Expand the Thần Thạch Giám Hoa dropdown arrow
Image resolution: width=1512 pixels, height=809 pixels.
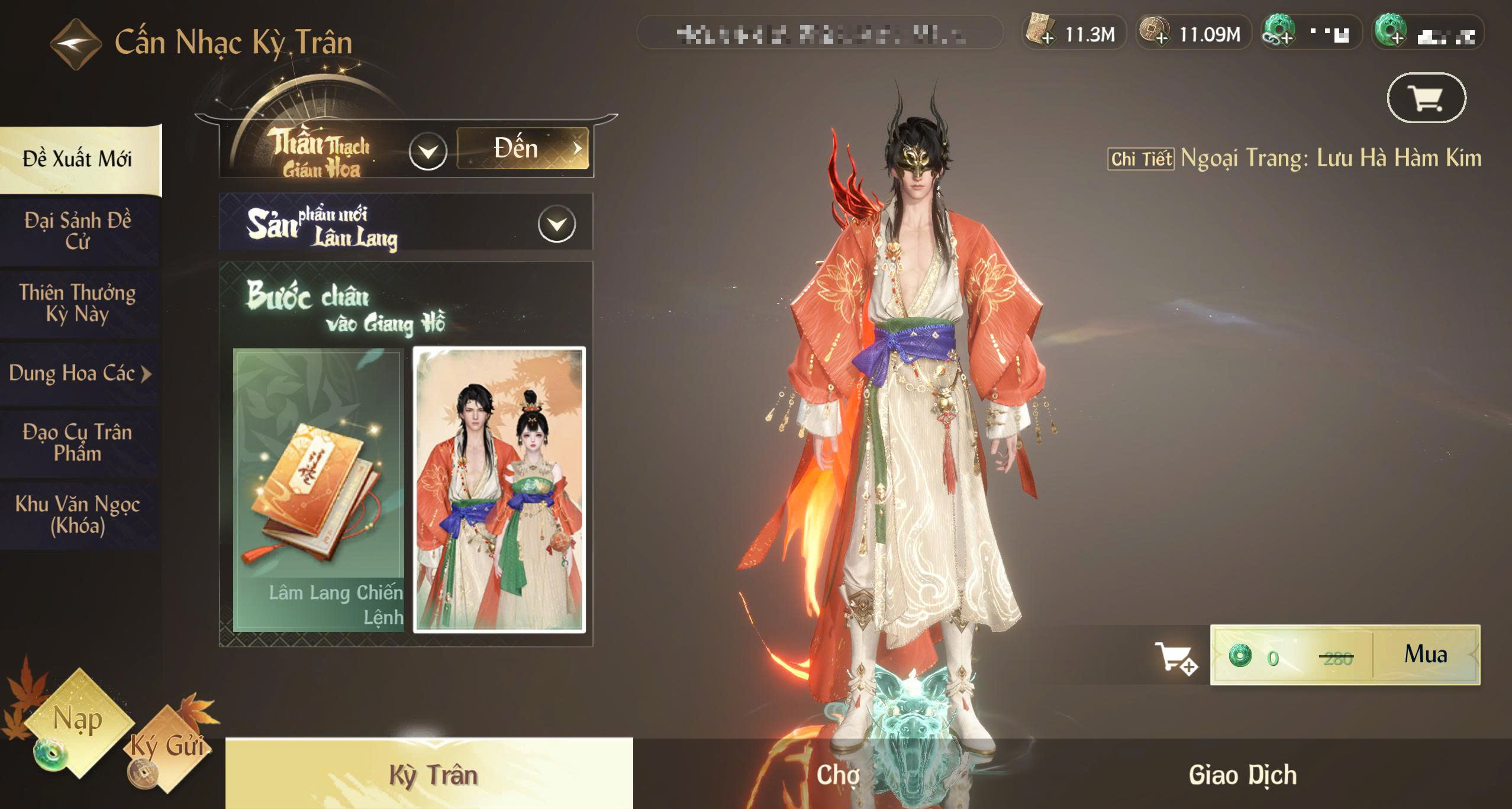point(427,152)
